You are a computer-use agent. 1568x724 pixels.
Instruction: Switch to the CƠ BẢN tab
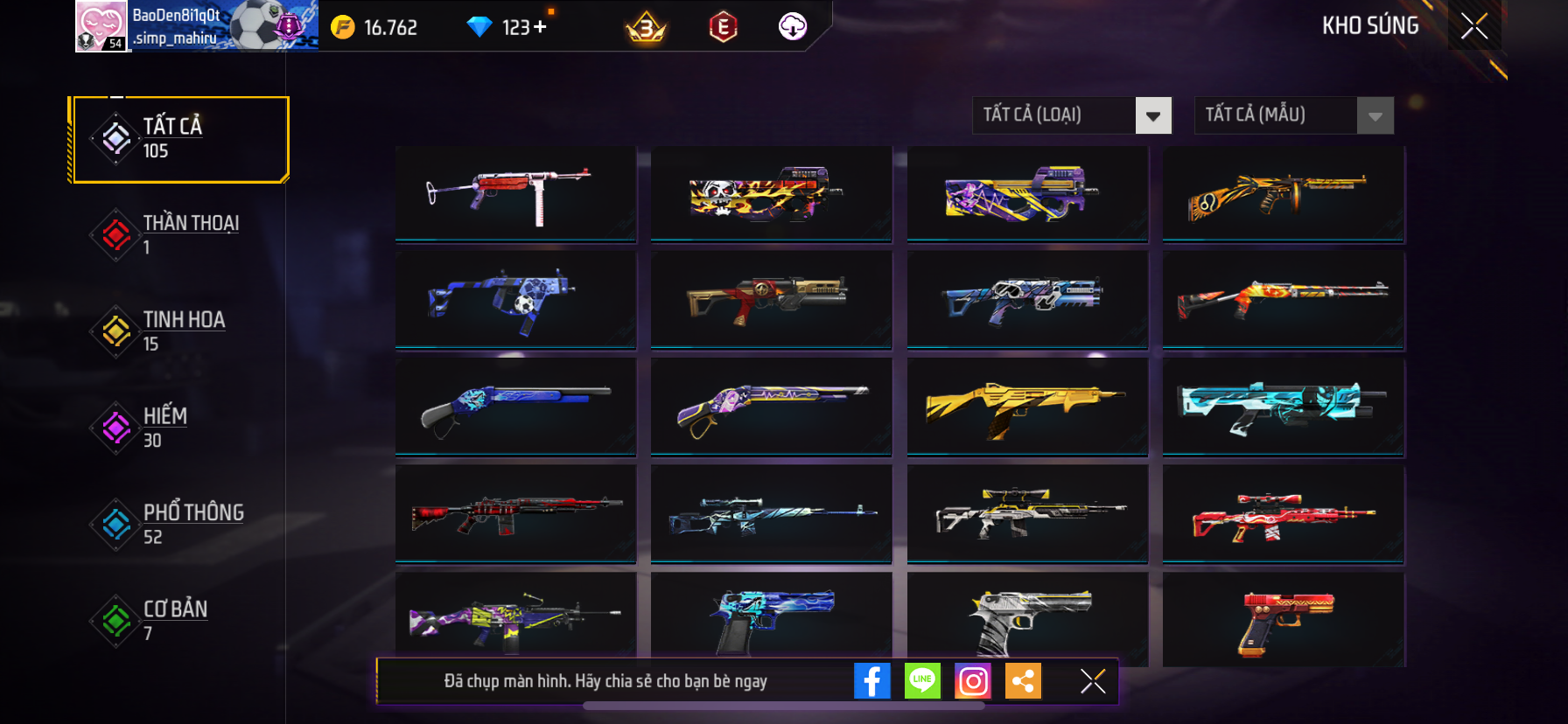pos(180,620)
